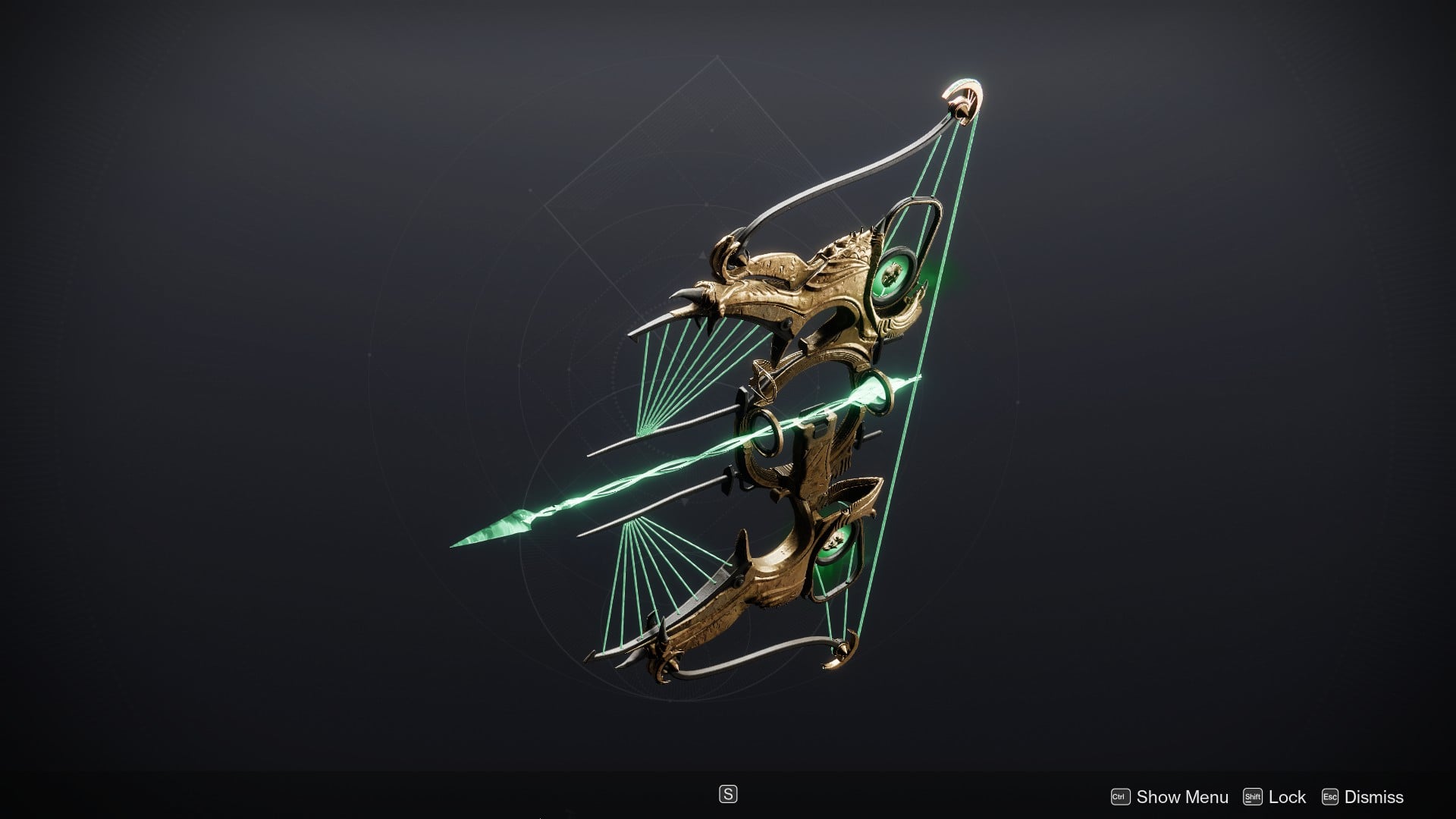Click the Shift key icon
This screenshot has height=819, width=1456.
point(1253,797)
